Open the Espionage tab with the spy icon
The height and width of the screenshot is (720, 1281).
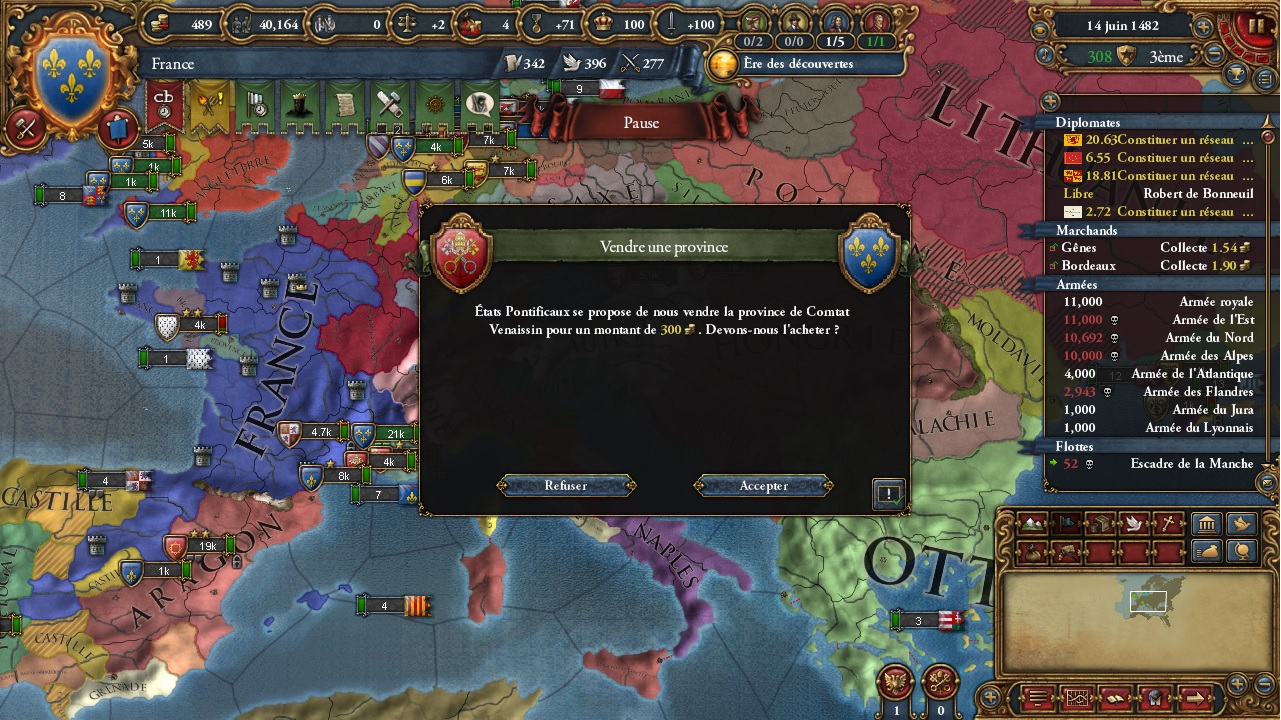tap(480, 106)
